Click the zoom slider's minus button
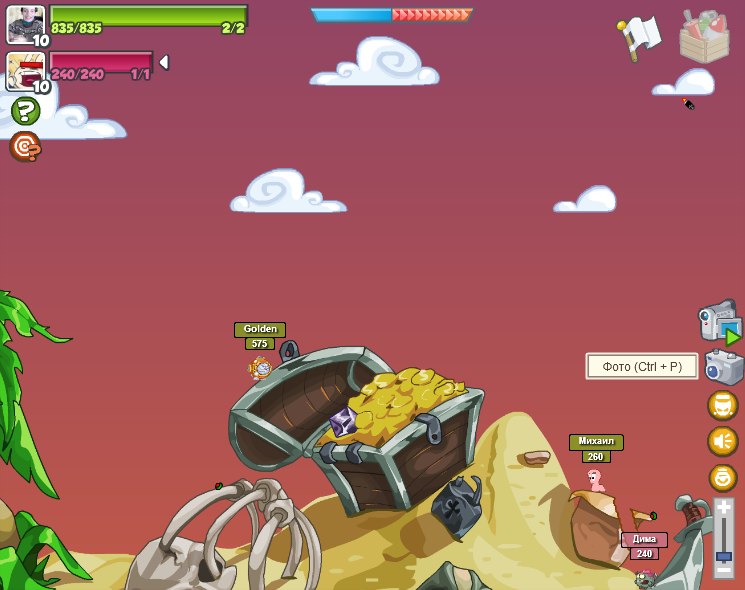 [723, 571]
